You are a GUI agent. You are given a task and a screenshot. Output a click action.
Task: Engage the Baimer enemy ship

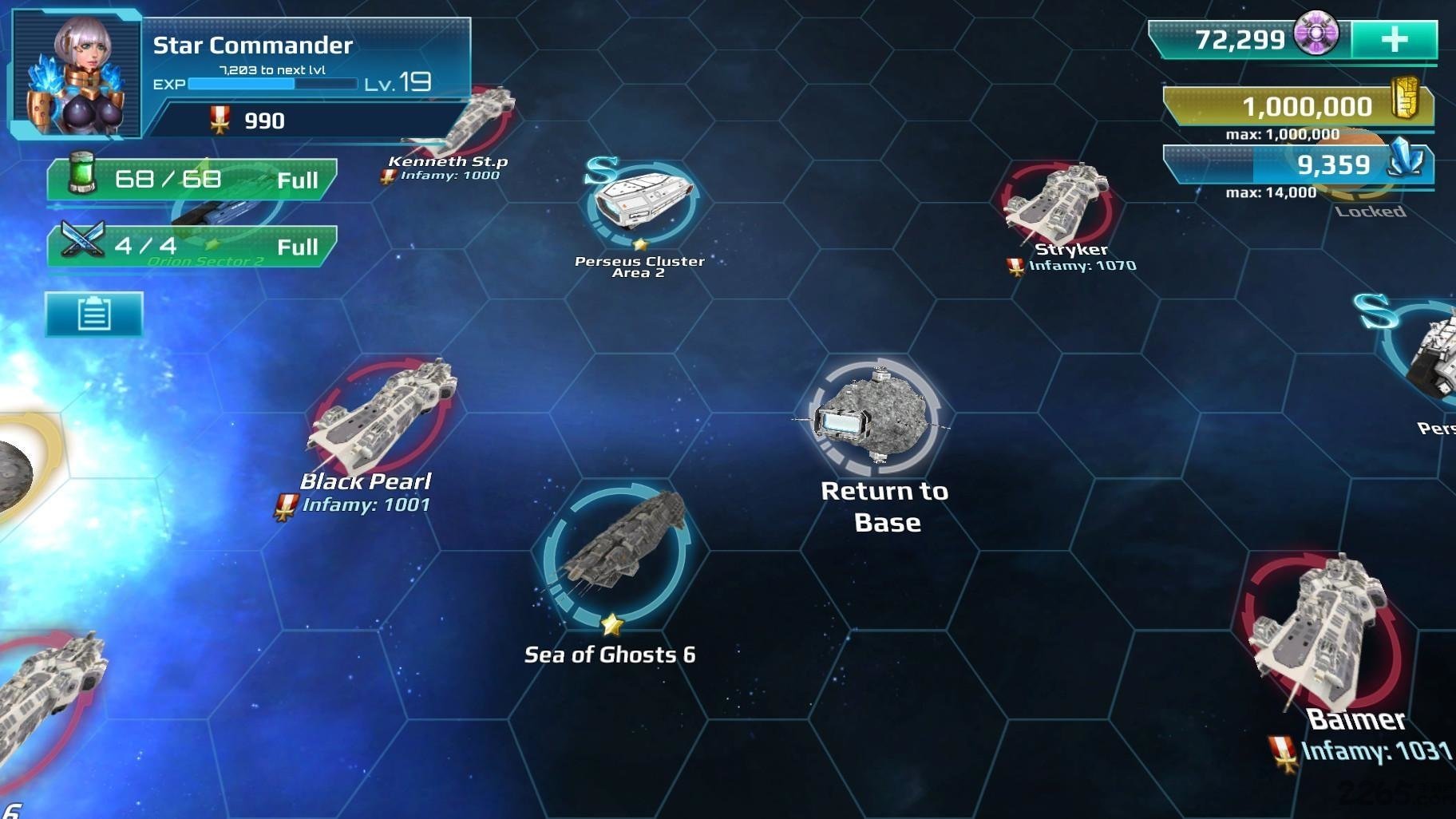[1321, 631]
